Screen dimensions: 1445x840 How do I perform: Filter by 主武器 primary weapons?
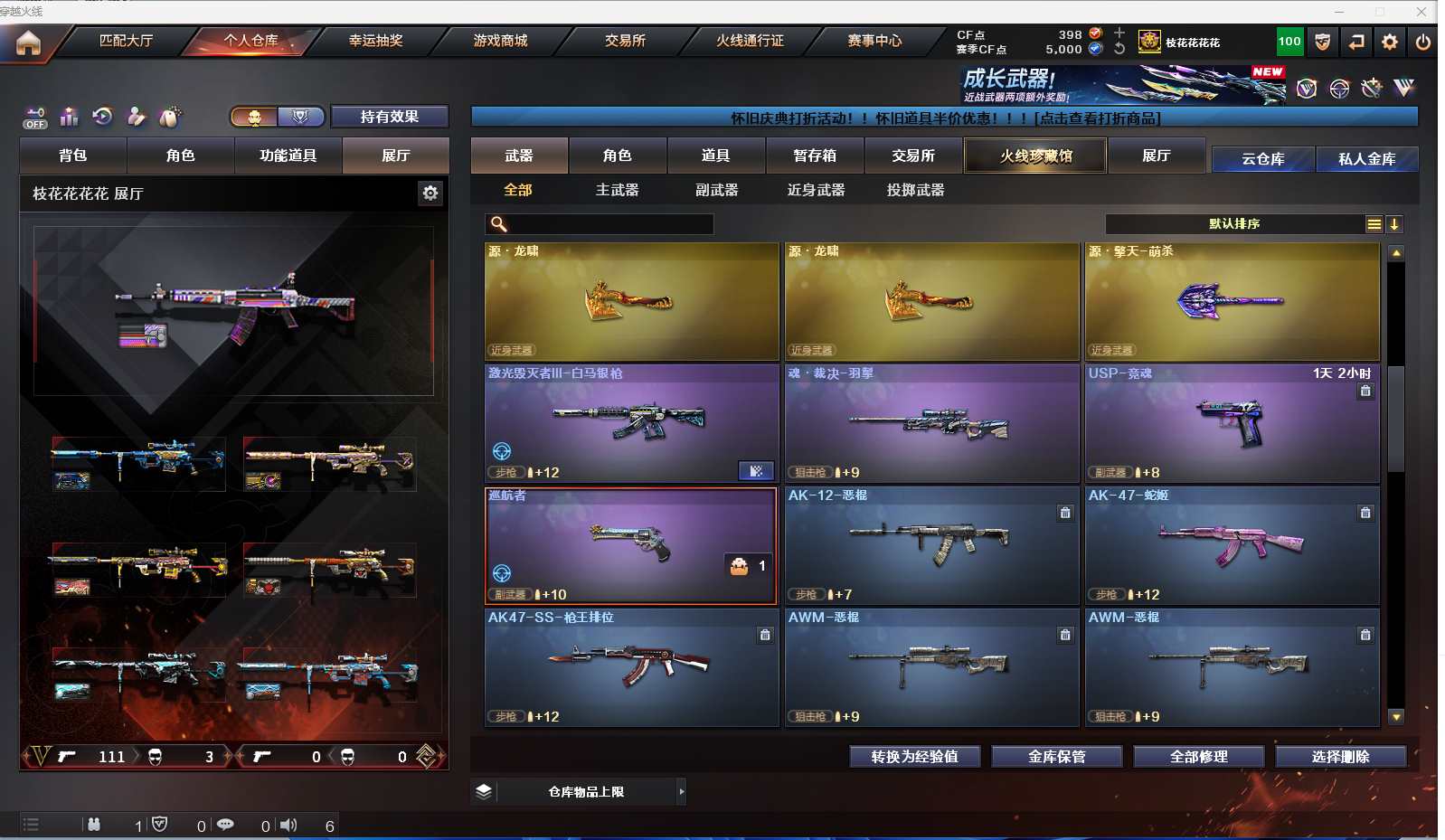617,190
